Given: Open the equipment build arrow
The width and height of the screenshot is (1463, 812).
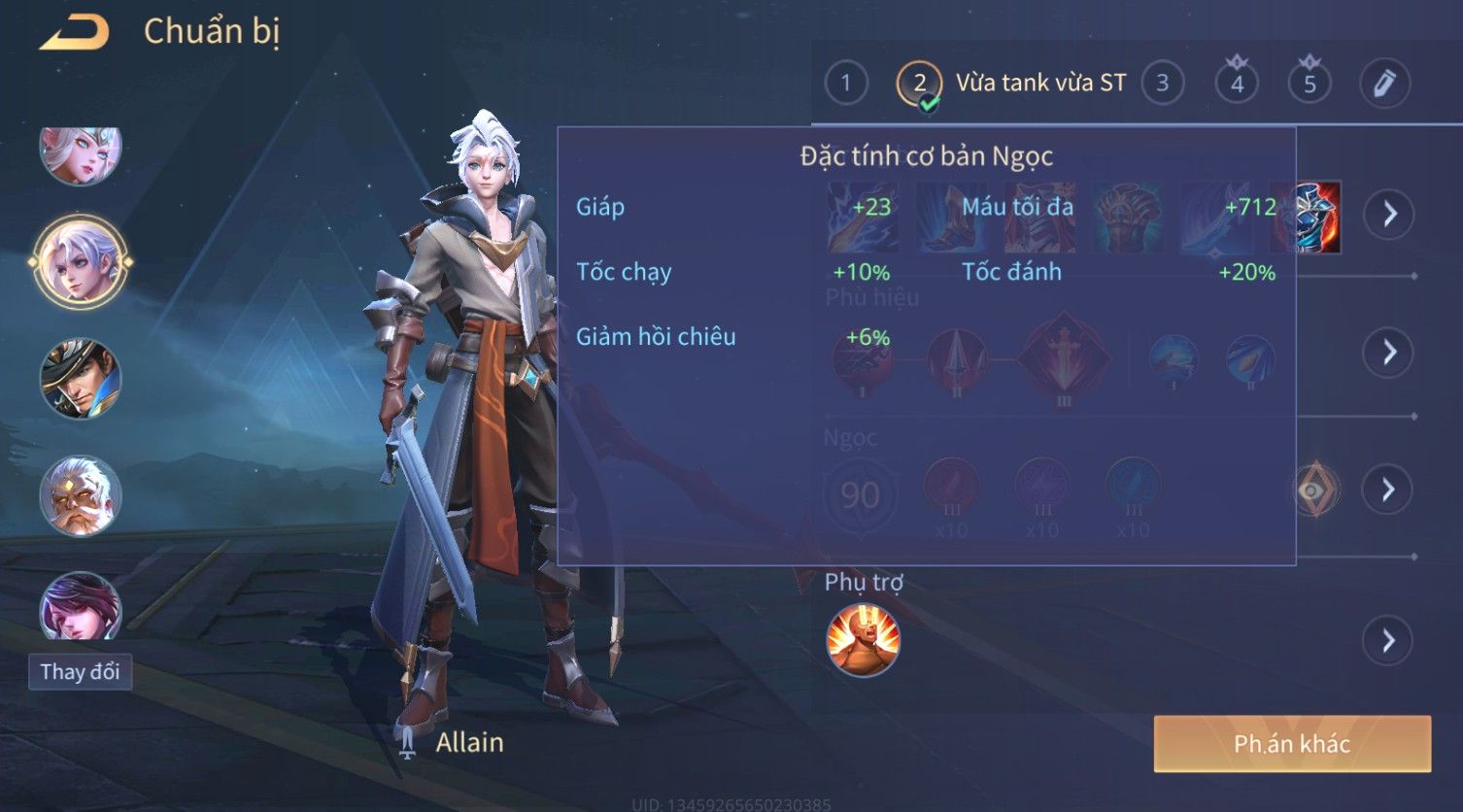Looking at the screenshot, I should (x=1389, y=214).
